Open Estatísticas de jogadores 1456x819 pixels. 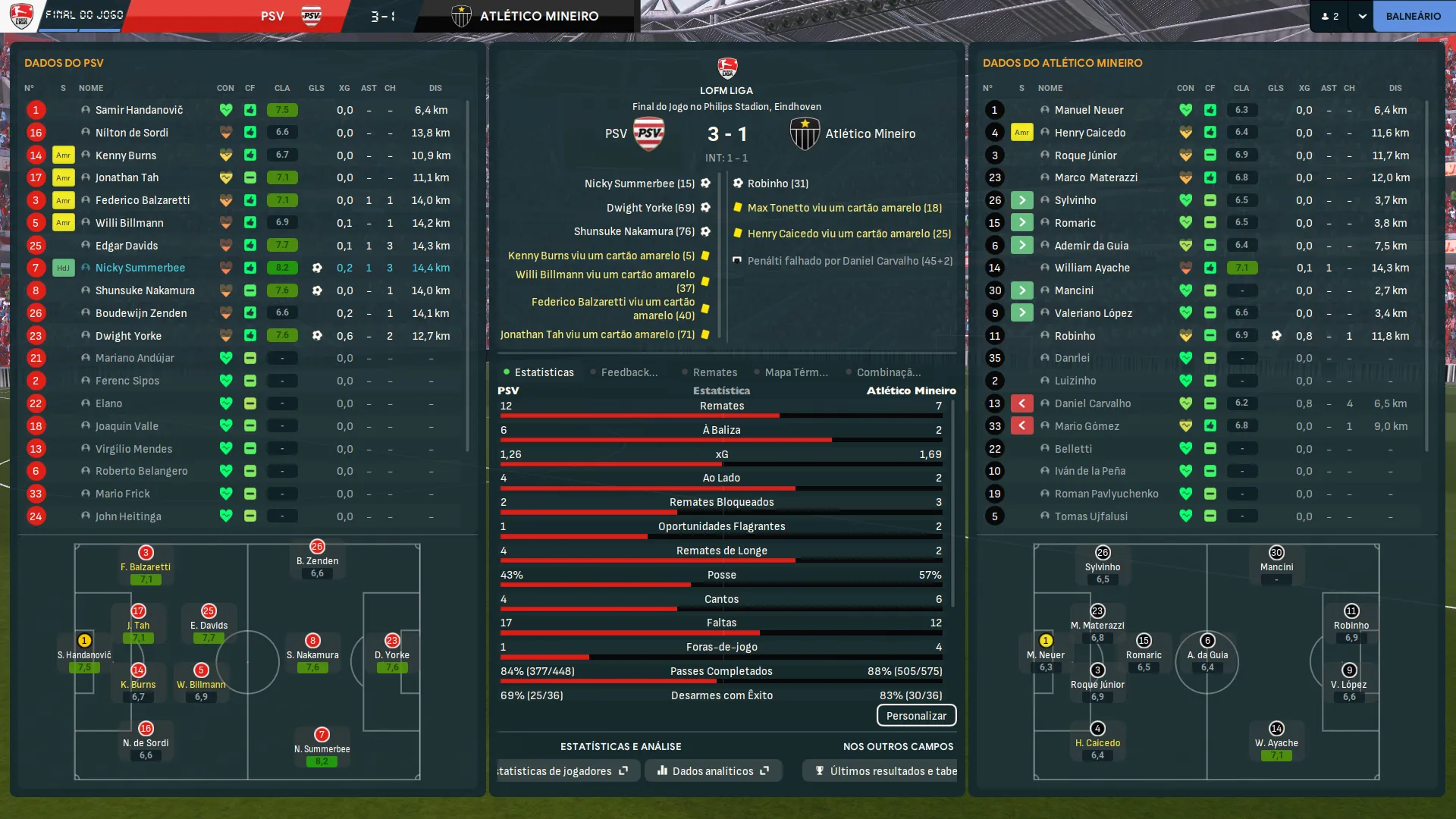[x=561, y=771]
